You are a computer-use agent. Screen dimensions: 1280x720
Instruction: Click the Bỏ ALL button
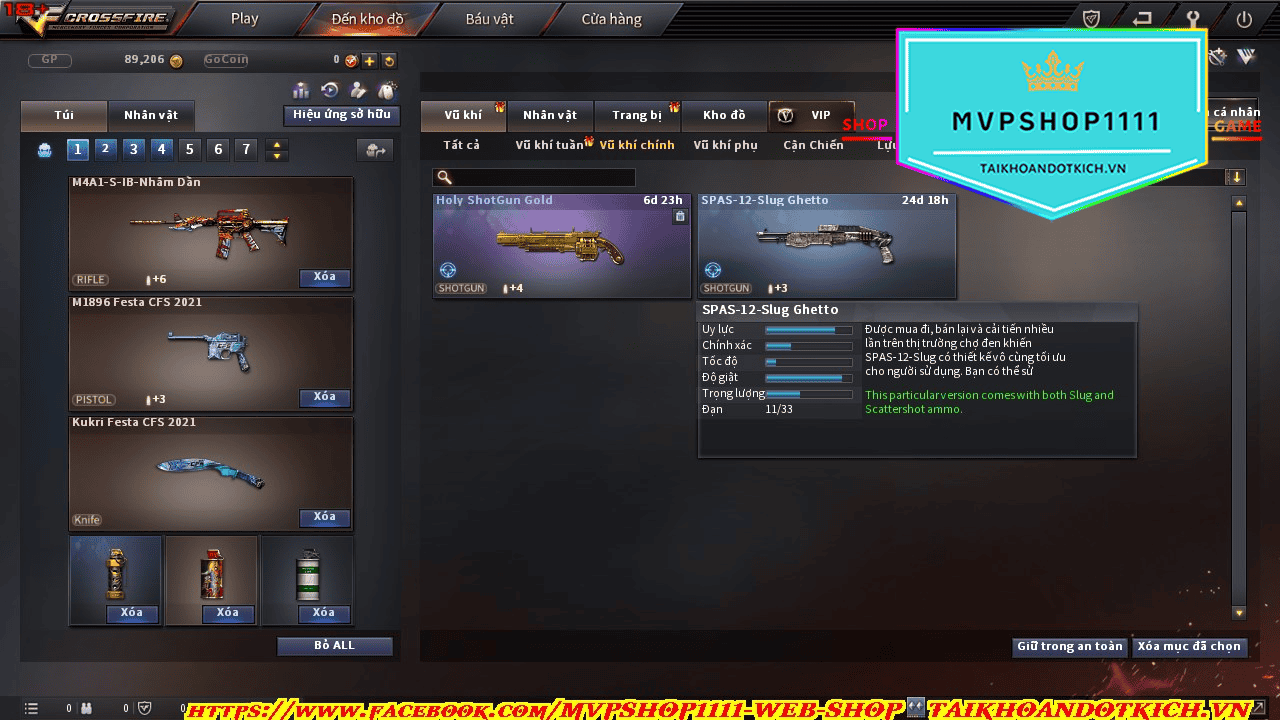click(x=334, y=646)
